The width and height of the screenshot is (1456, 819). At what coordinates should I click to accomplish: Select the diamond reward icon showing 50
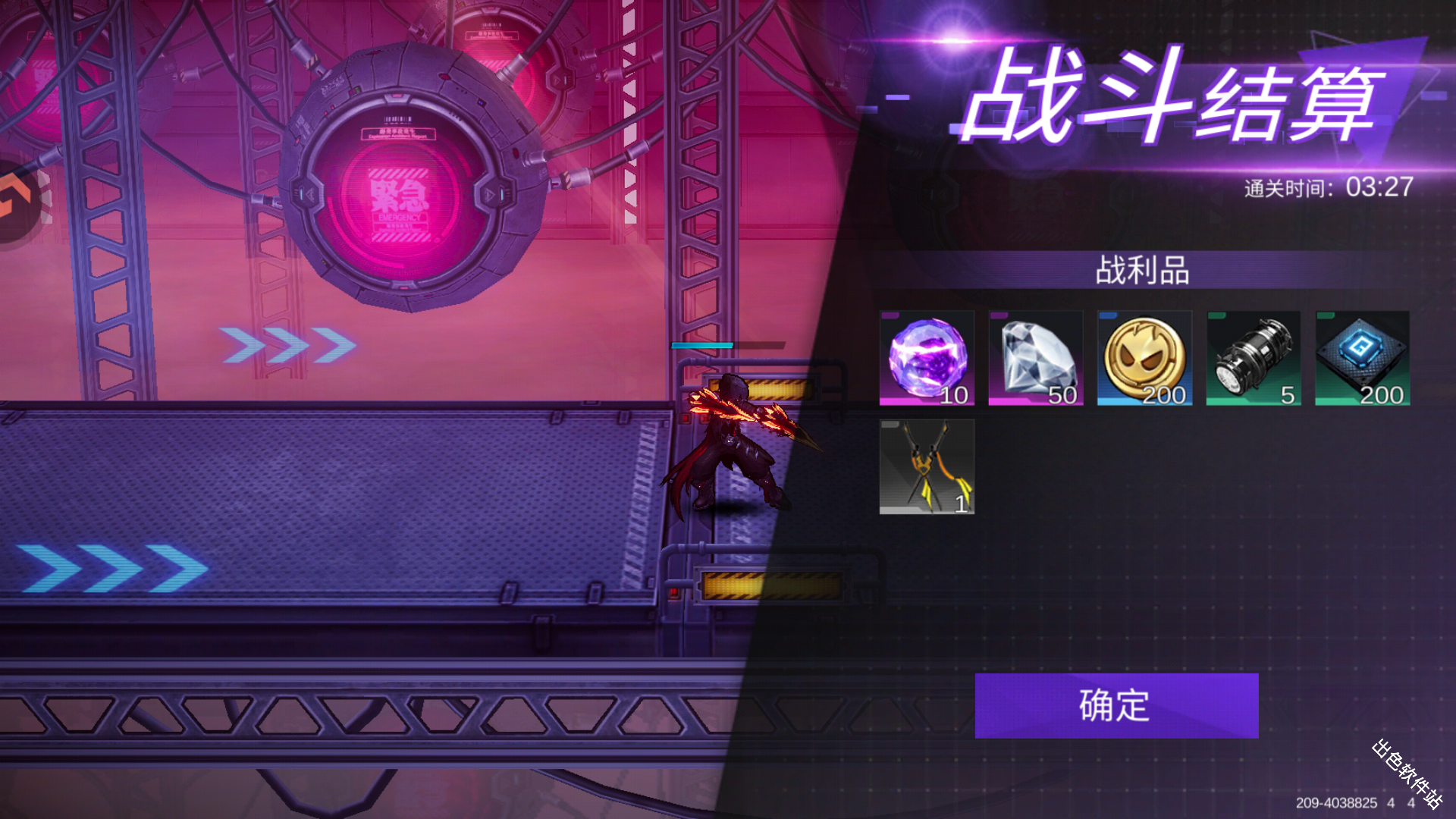(1036, 356)
